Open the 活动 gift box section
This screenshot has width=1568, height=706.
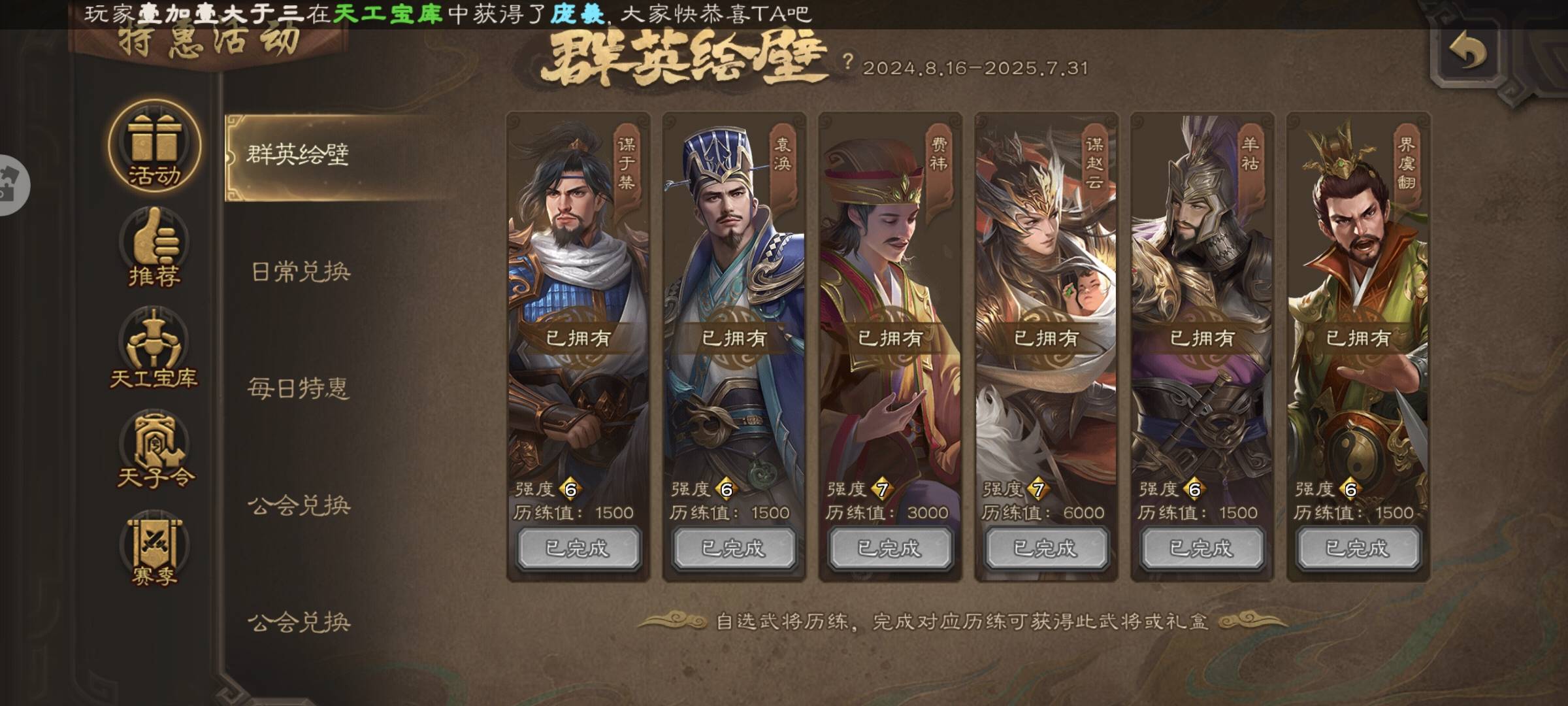pyautogui.click(x=154, y=146)
